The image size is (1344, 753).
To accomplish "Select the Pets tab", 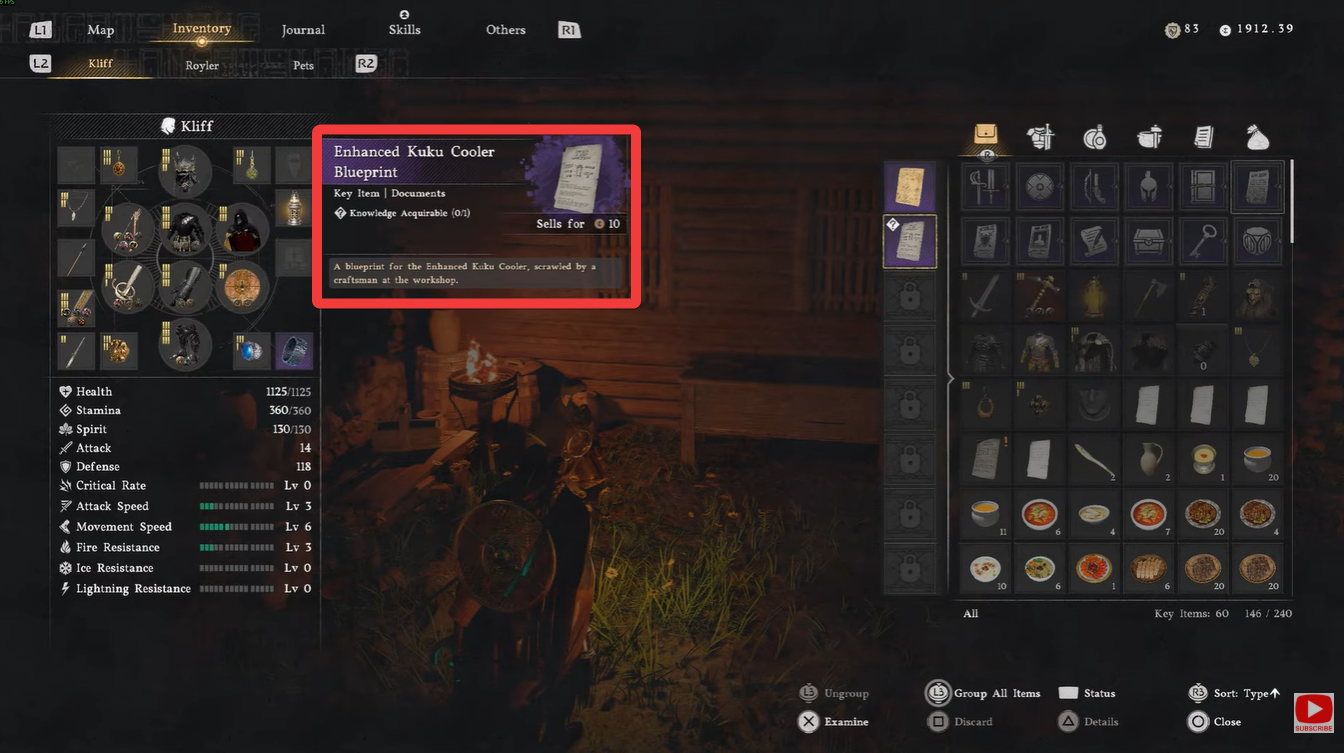I will tap(302, 65).
